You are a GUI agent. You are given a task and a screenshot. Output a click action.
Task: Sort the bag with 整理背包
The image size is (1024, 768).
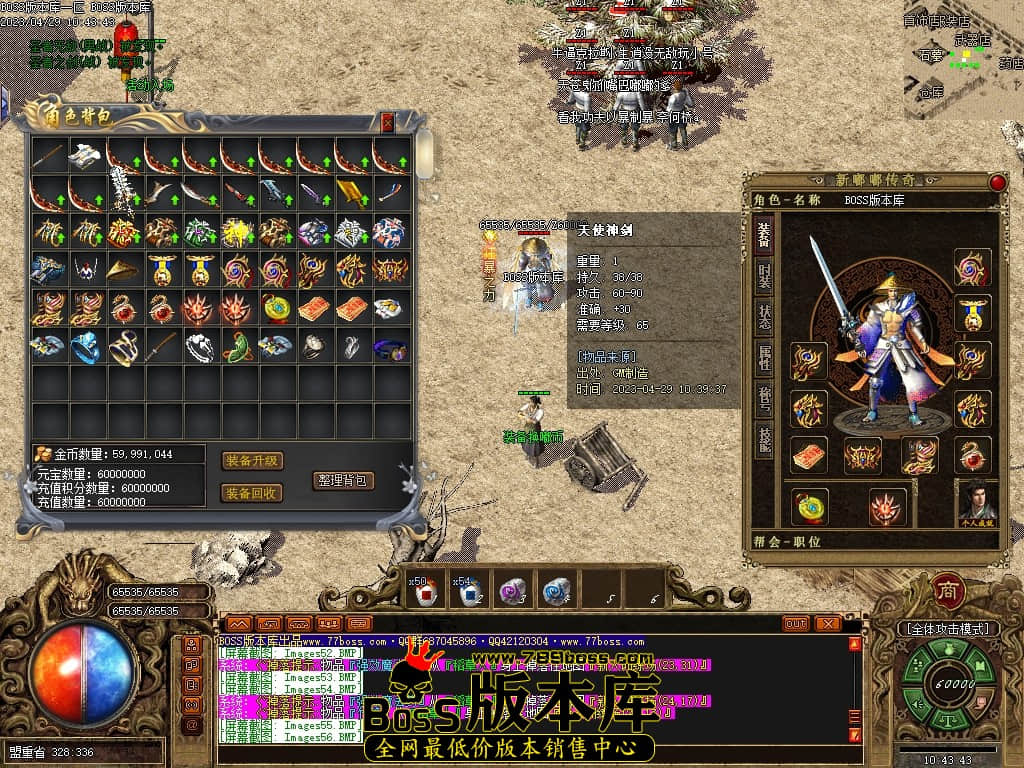(x=343, y=480)
